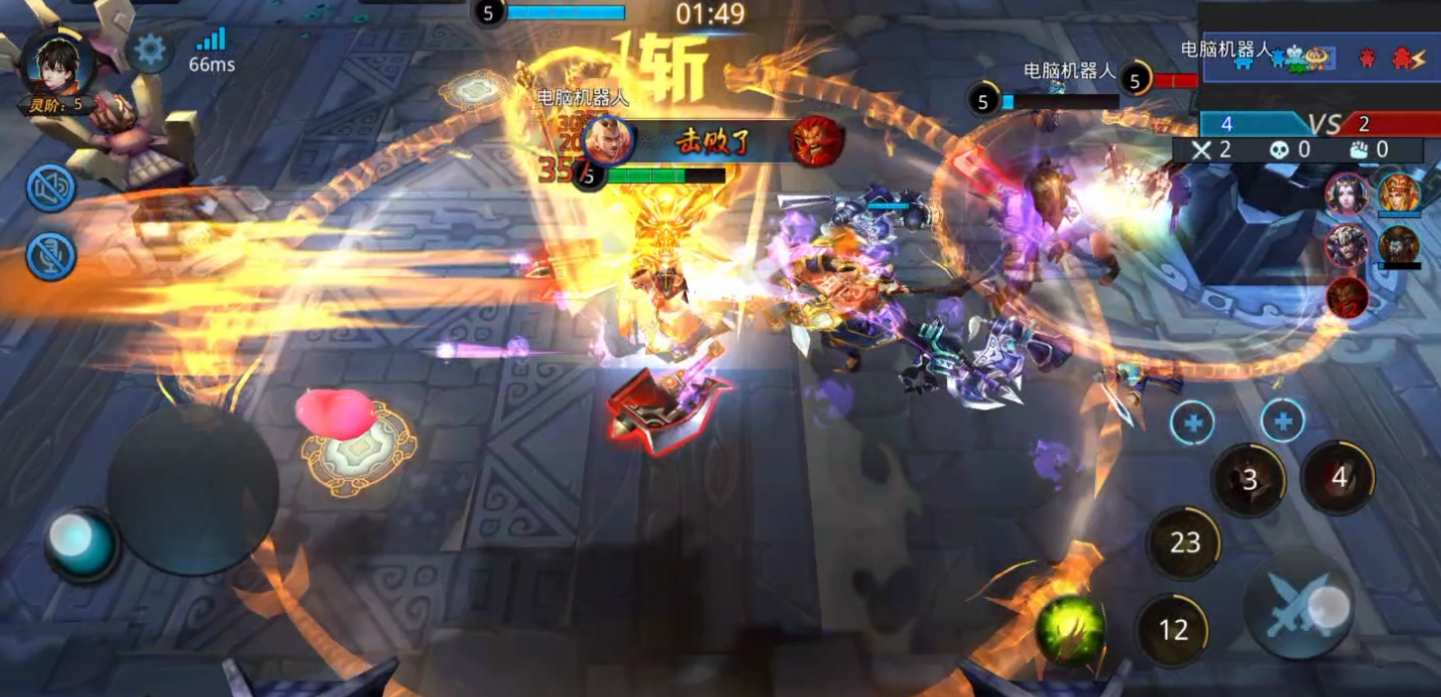Select the golden-crowned hero portrait
This screenshot has height=697, width=1441.
1399,193
